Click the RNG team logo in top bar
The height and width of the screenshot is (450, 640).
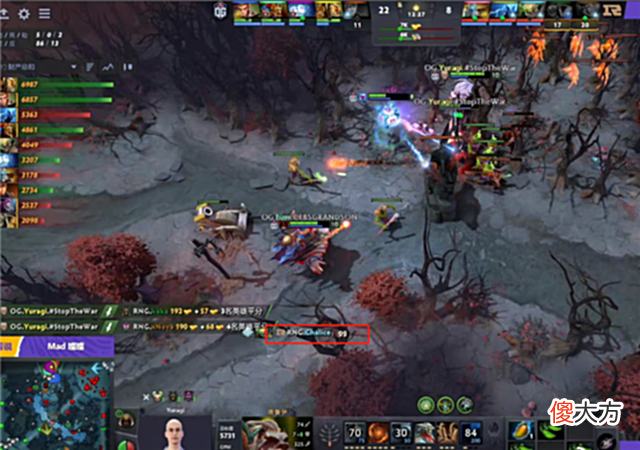pyautogui.click(x=621, y=11)
